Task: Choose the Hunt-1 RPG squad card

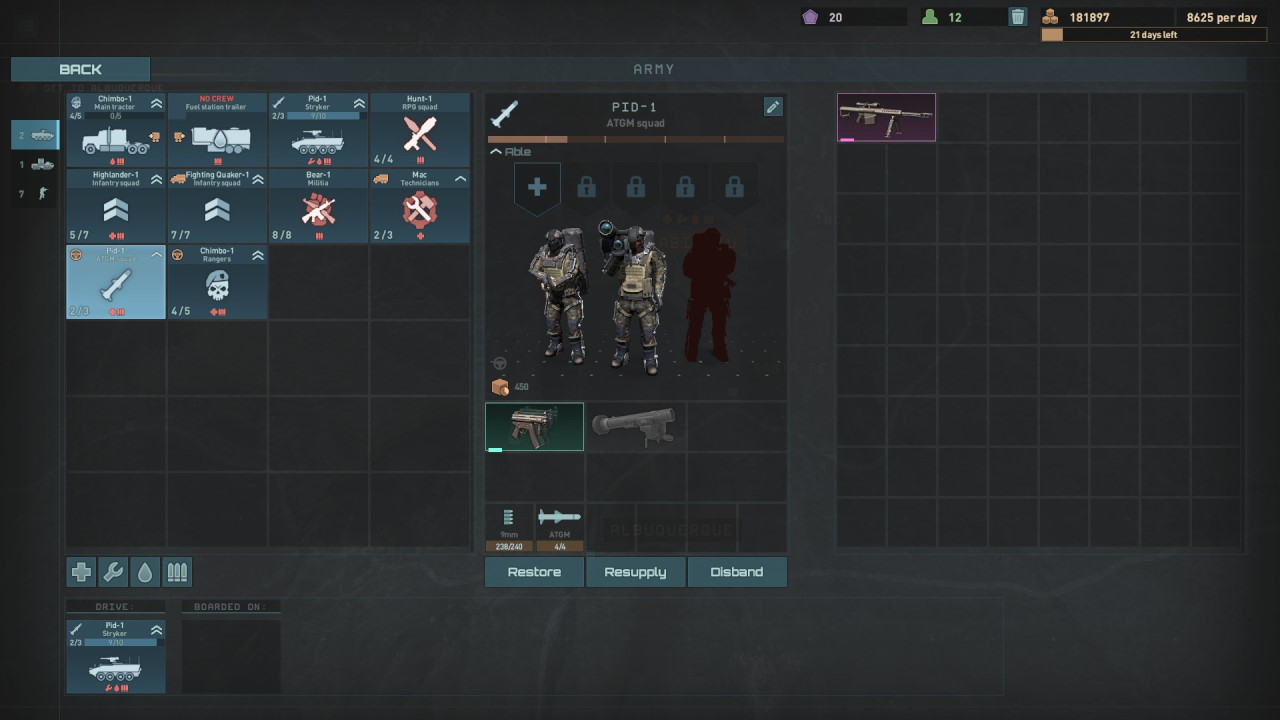Action: tap(419, 130)
